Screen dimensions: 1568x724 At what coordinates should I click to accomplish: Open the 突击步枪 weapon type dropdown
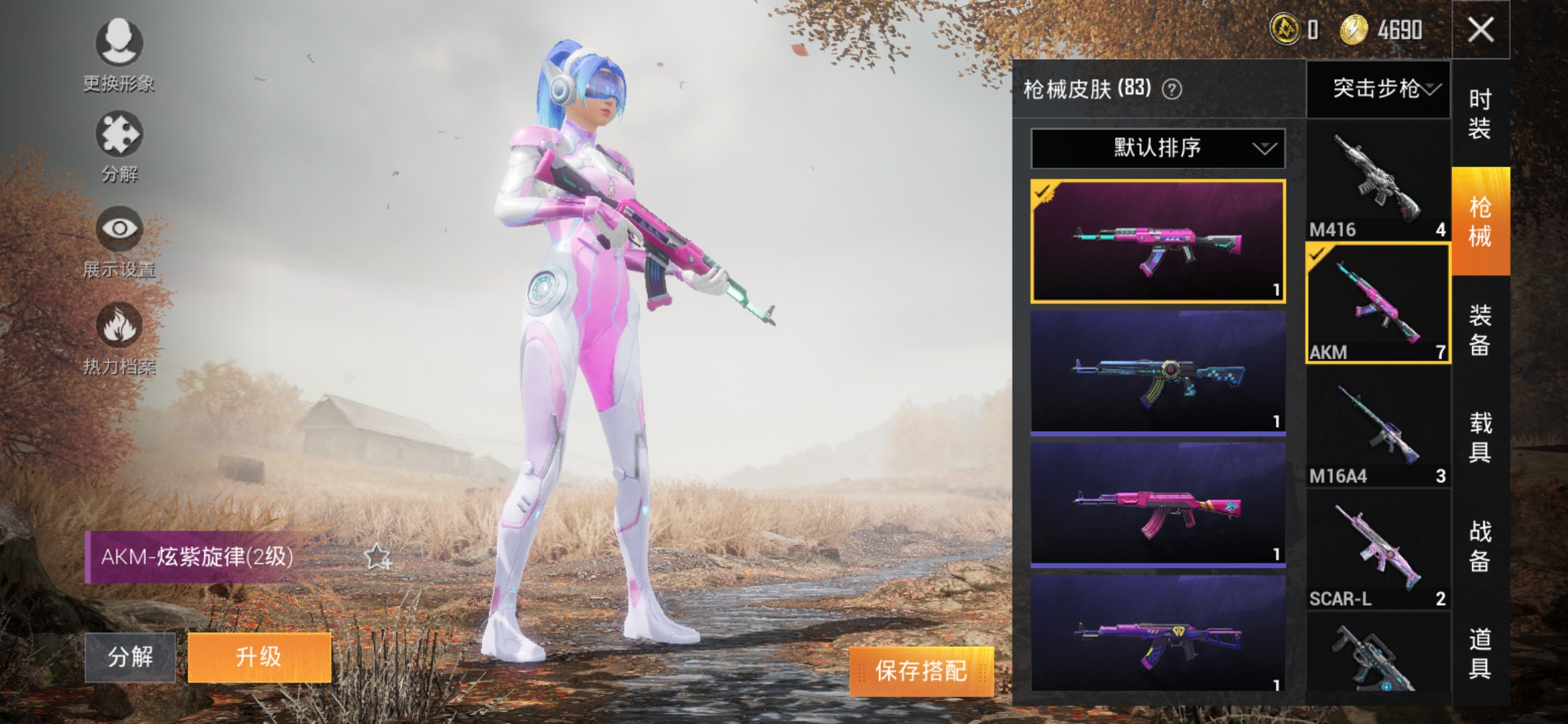[1379, 89]
